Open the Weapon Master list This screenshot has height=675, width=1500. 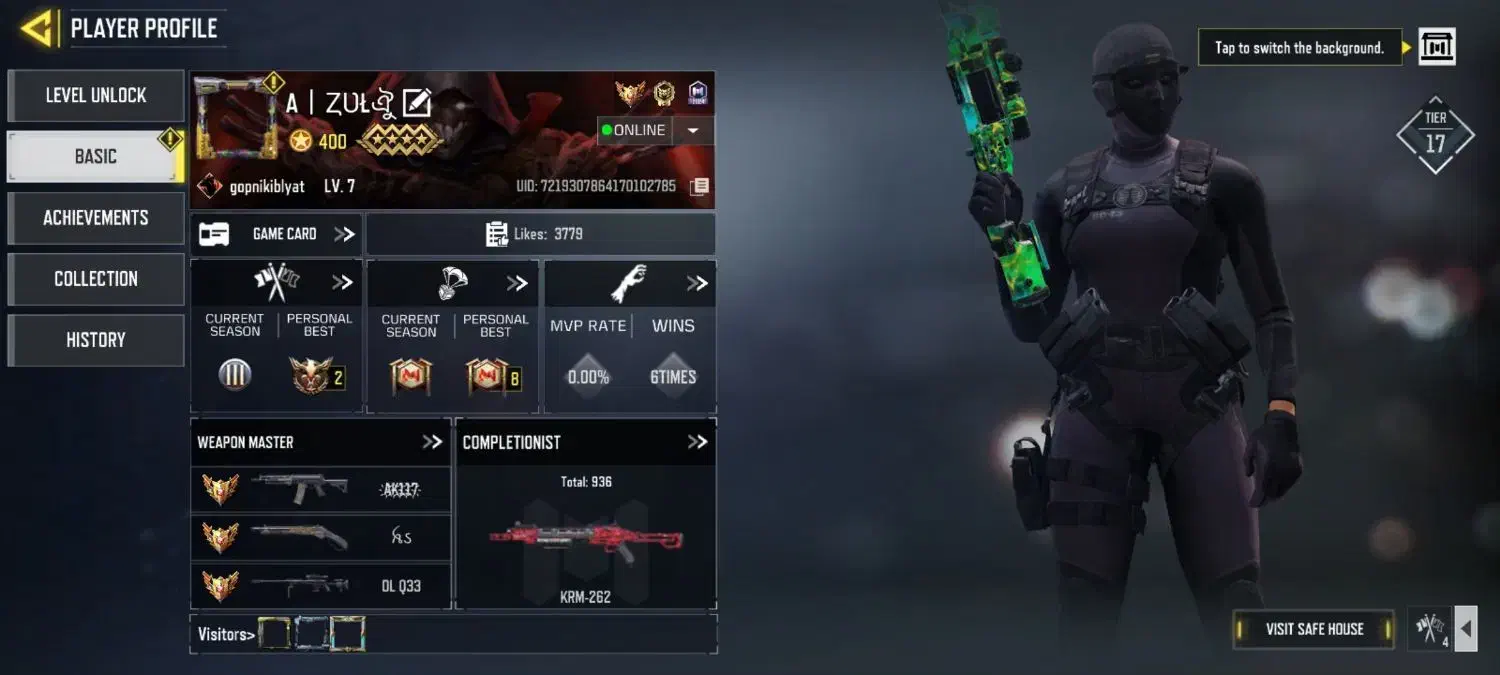tap(432, 442)
